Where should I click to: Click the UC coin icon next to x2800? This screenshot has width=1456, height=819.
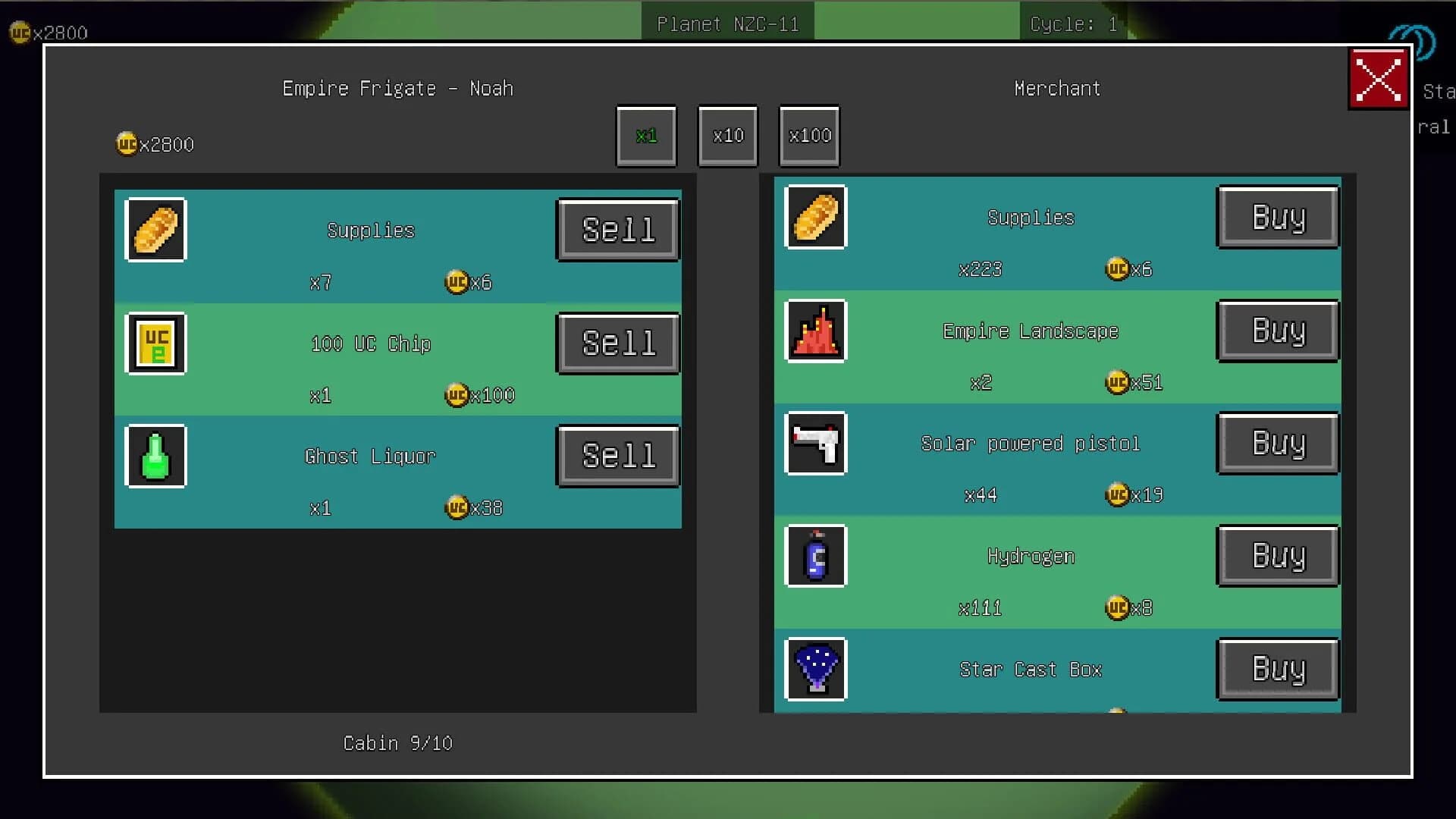coord(125,143)
